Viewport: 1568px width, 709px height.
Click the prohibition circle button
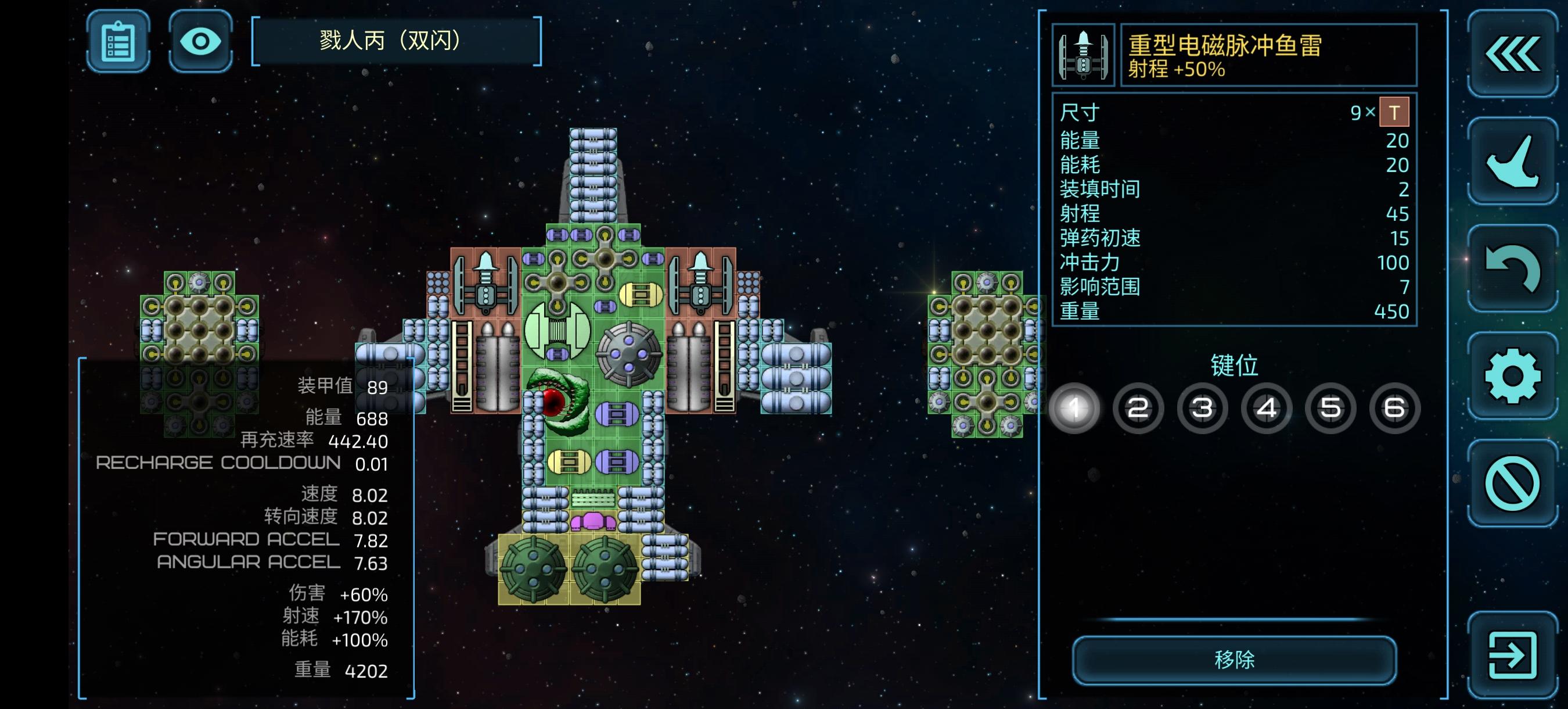[x=1512, y=484]
